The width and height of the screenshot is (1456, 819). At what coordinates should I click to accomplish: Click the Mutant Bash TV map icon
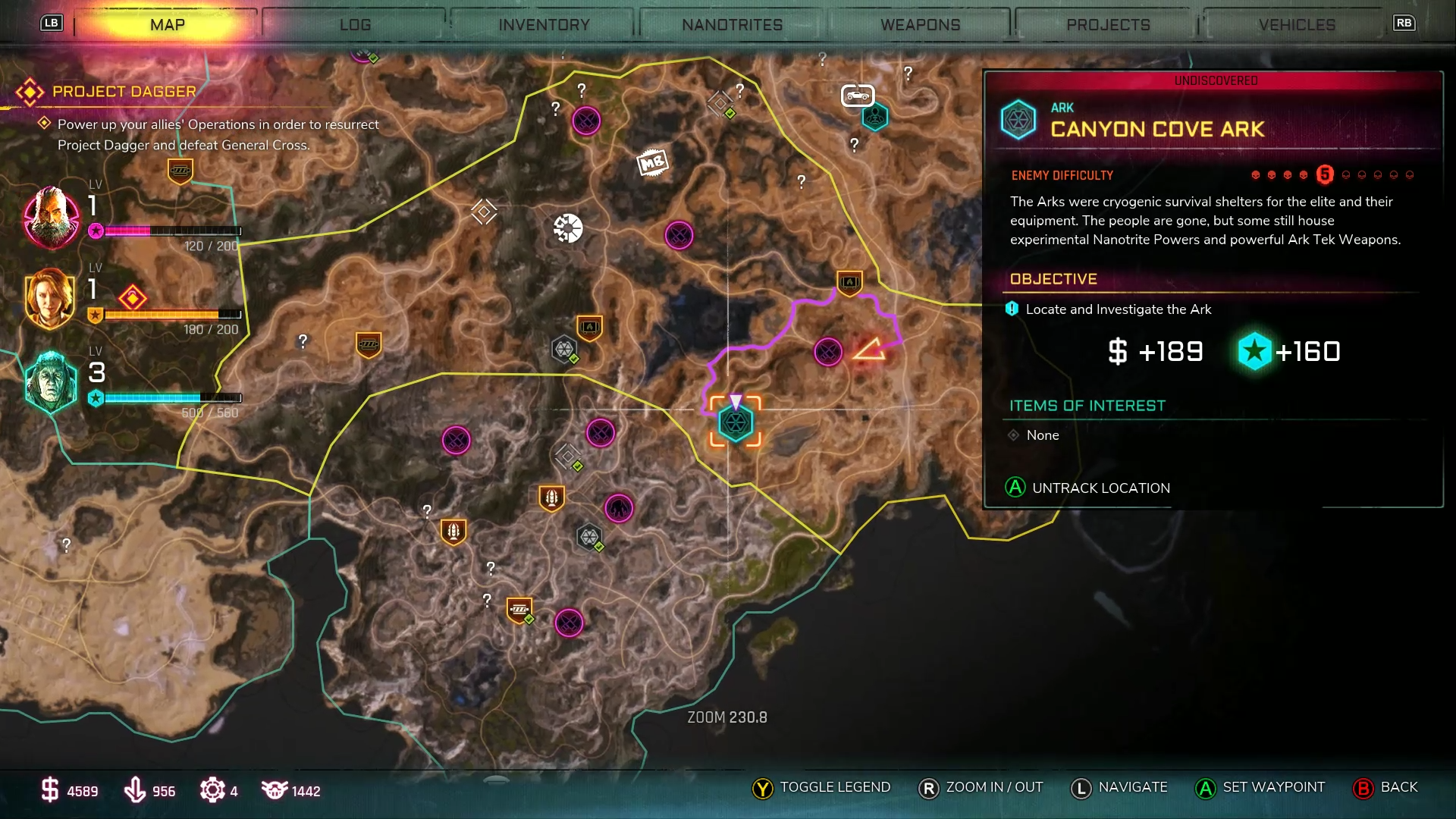tap(654, 161)
